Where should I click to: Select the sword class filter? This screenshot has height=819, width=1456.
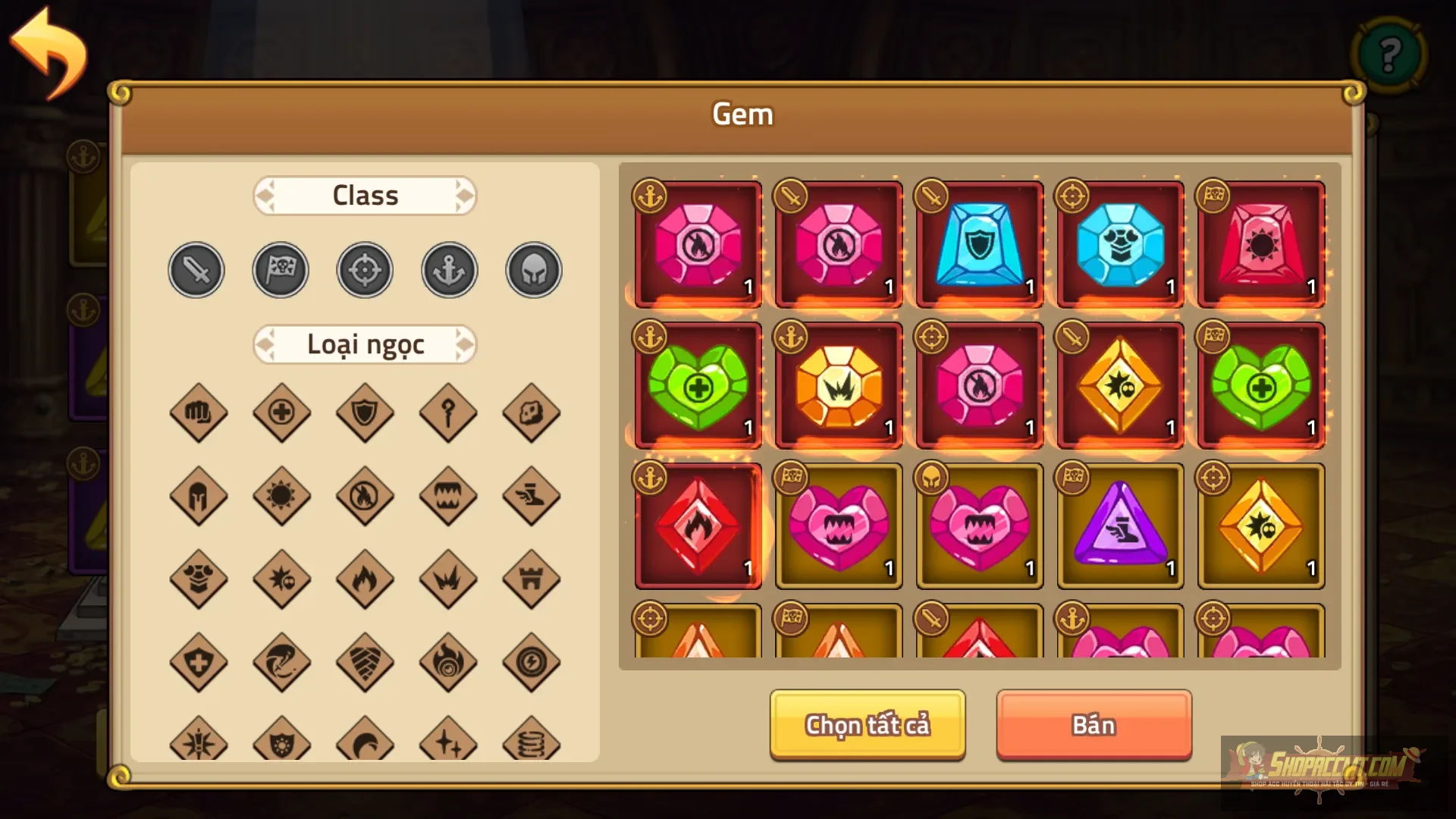coord(196,269)
